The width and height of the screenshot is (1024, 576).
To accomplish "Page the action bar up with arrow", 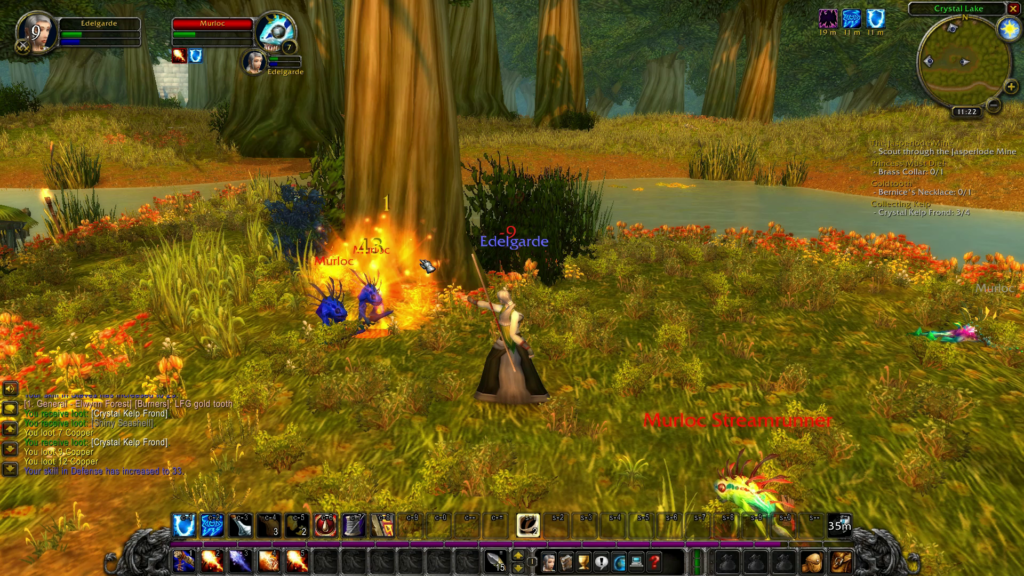I will pyautogui.click(x=518, y=554).
